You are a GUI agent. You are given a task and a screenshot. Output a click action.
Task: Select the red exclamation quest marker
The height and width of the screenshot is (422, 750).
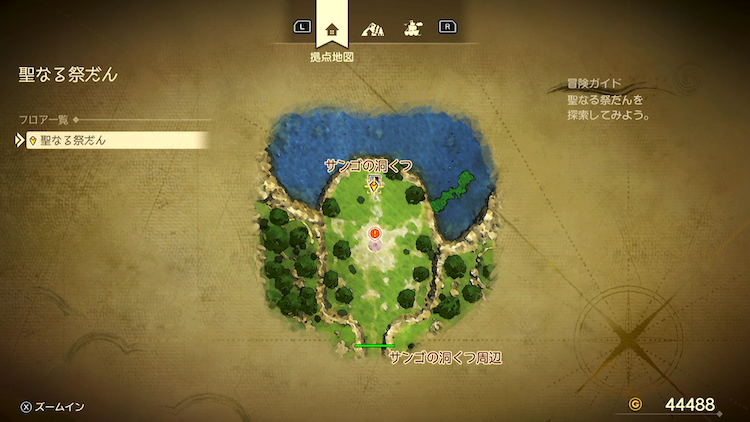375,233
